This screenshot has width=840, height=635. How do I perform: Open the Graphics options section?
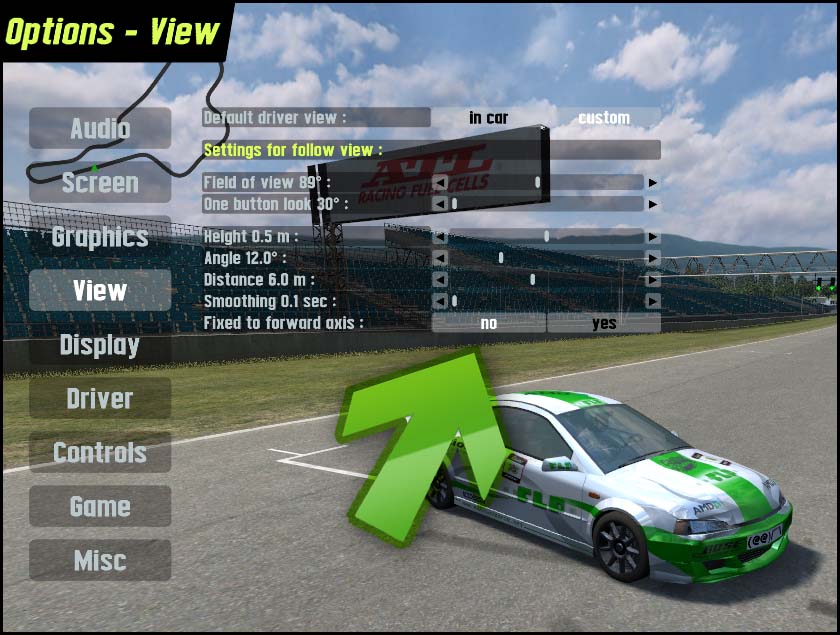[x=99, y=236]
